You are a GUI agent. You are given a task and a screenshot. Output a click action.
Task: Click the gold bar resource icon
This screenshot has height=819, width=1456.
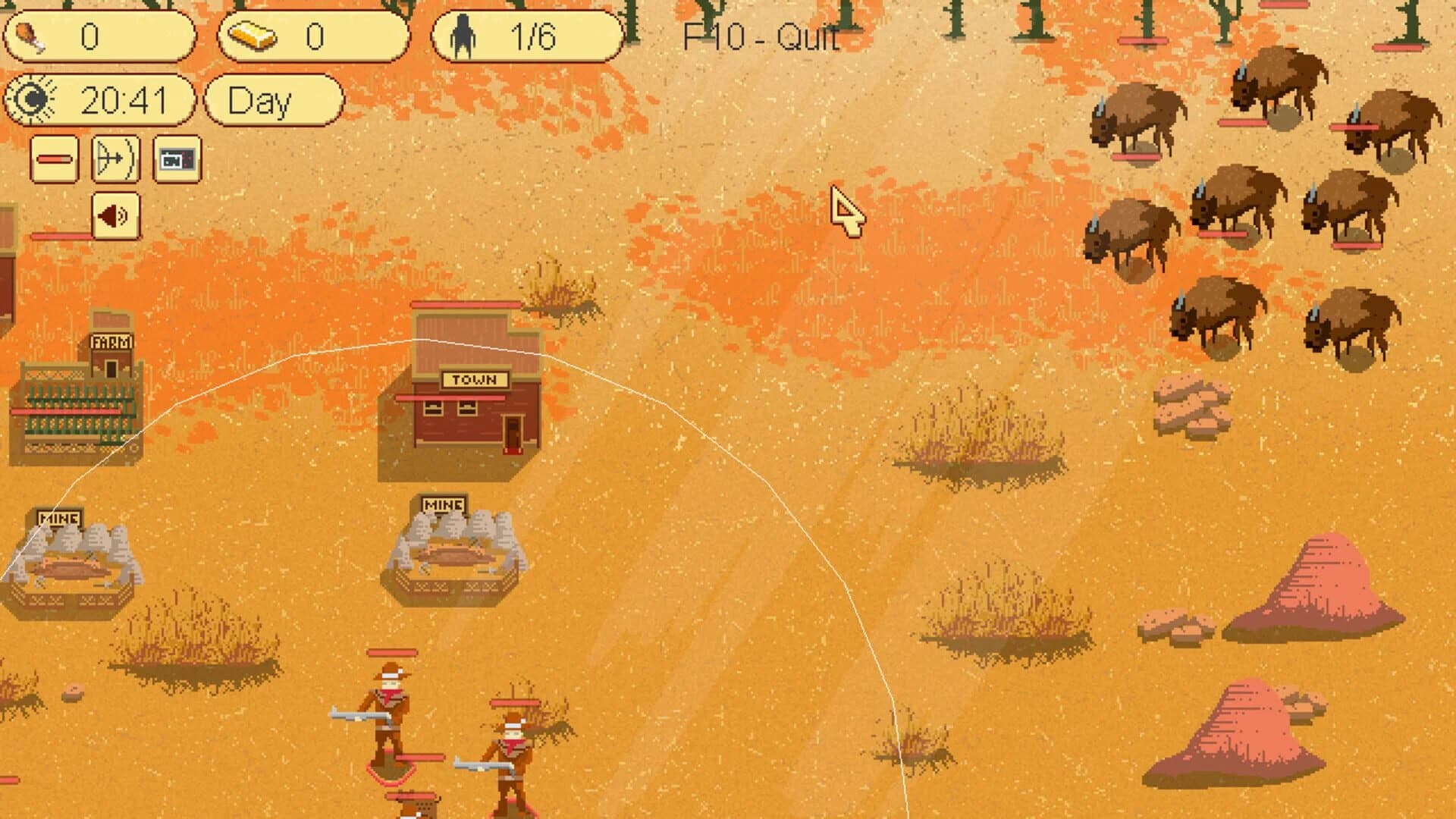tap(252, 33)
